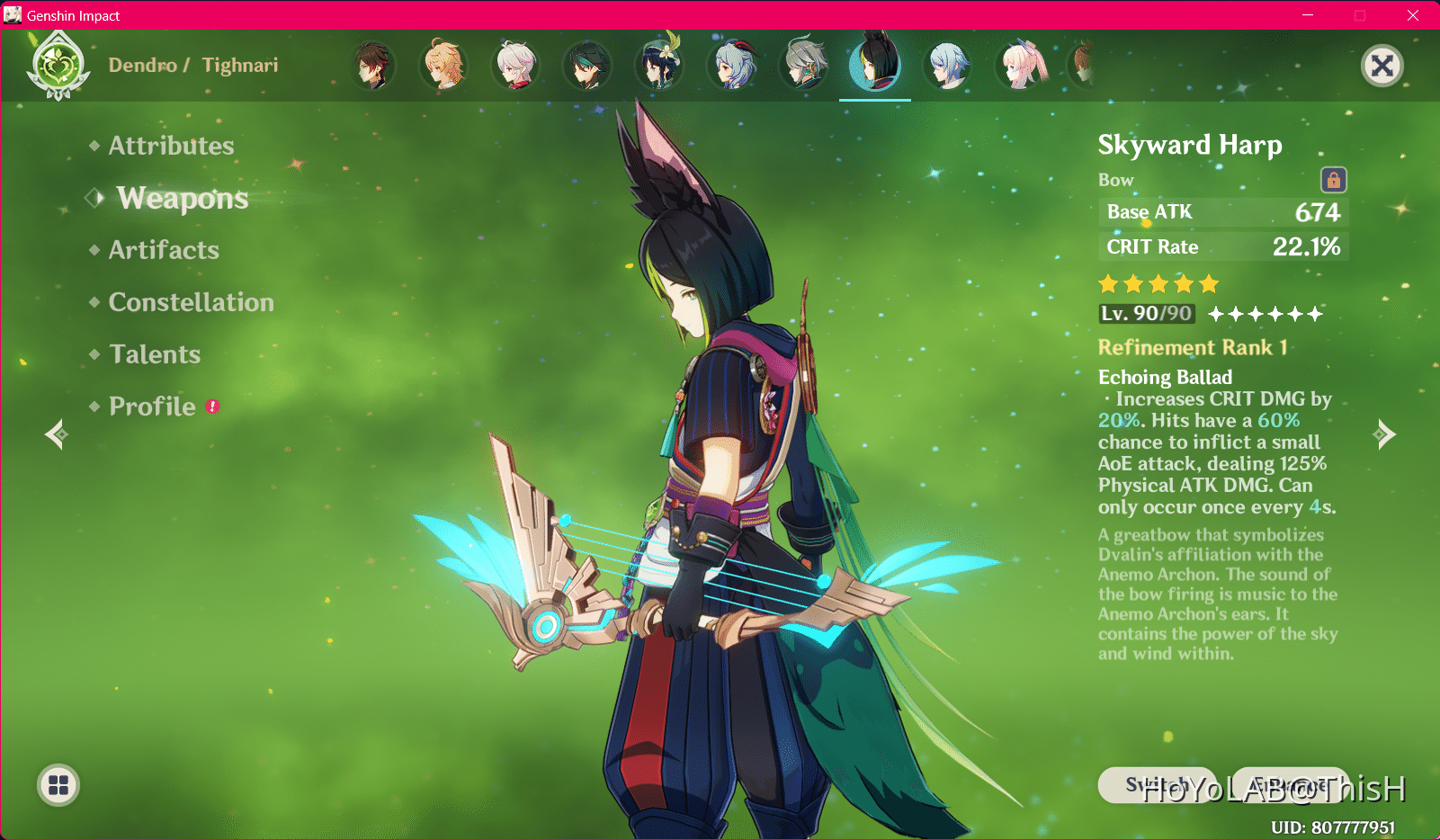Click the right arrow to view next character

pyautogui.click(x=1382, y=433)
